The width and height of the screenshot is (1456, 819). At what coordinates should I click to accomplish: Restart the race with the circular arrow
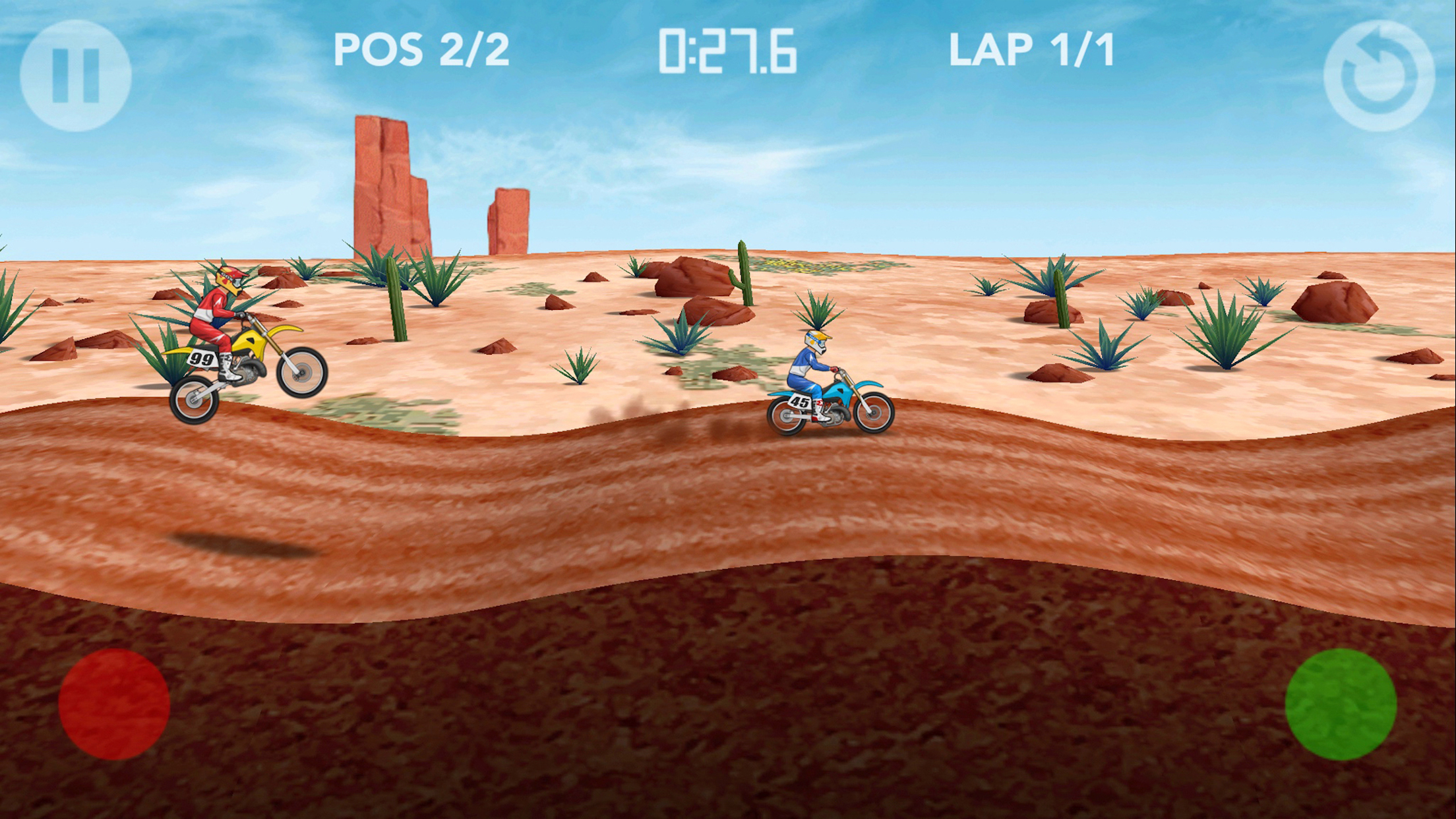point(1379,75)
